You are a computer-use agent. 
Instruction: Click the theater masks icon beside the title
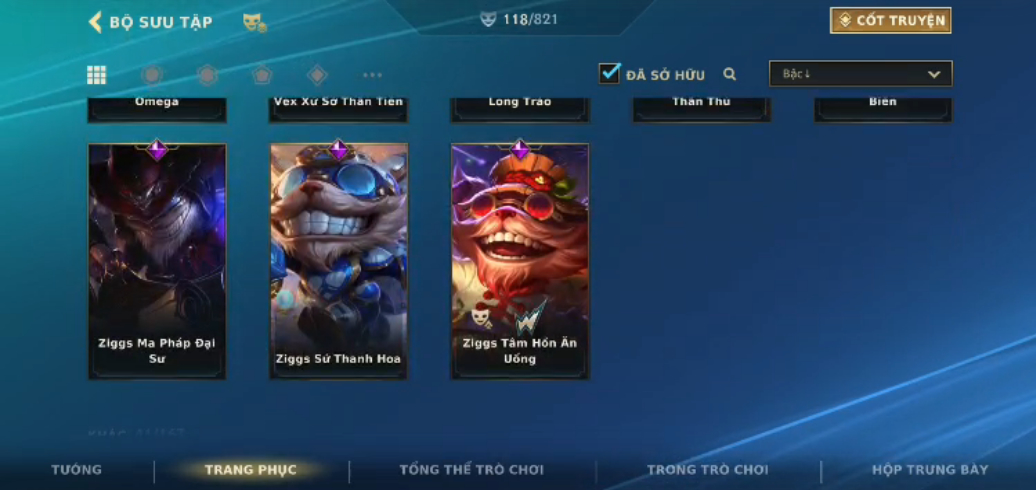[254, 22]
